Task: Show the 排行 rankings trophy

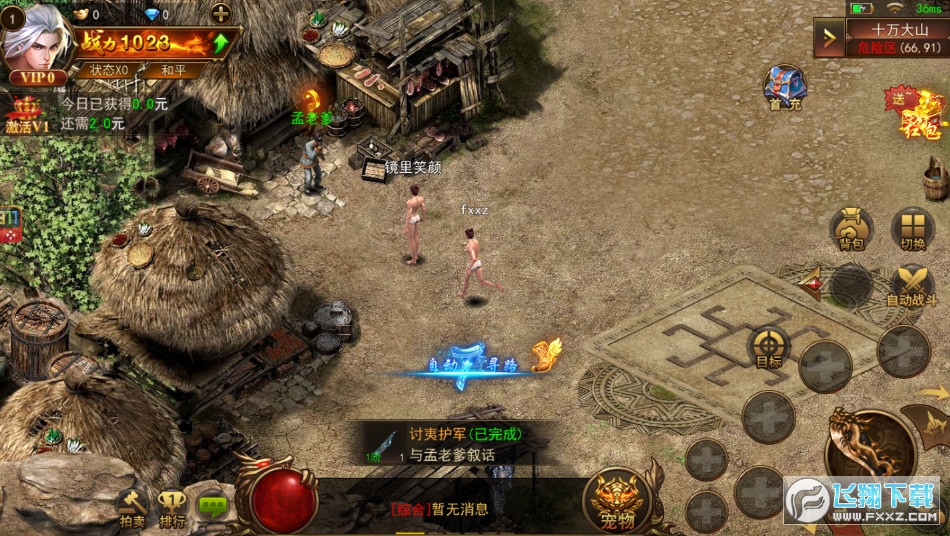Action: click(173, 508)
